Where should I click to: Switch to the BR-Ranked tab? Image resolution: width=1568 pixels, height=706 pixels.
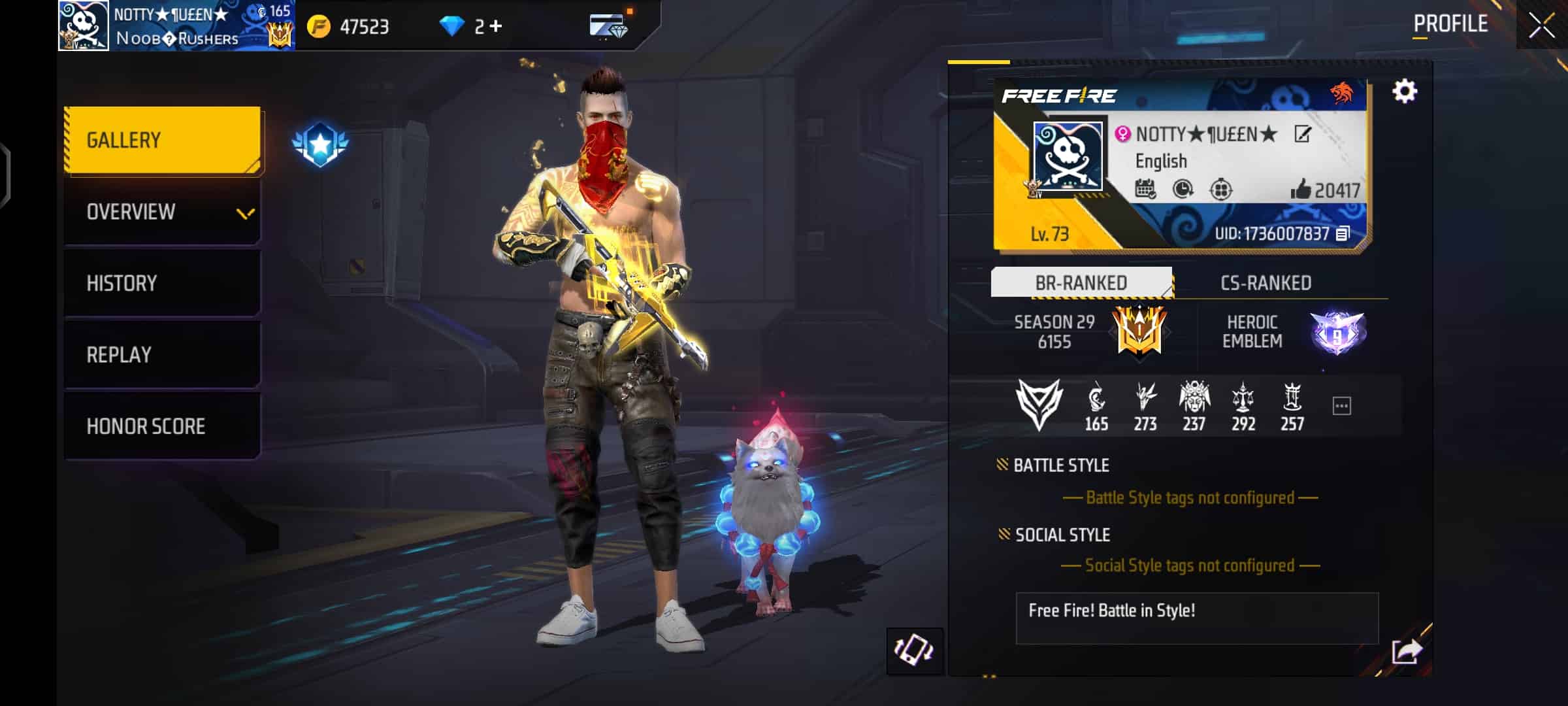1081,282
